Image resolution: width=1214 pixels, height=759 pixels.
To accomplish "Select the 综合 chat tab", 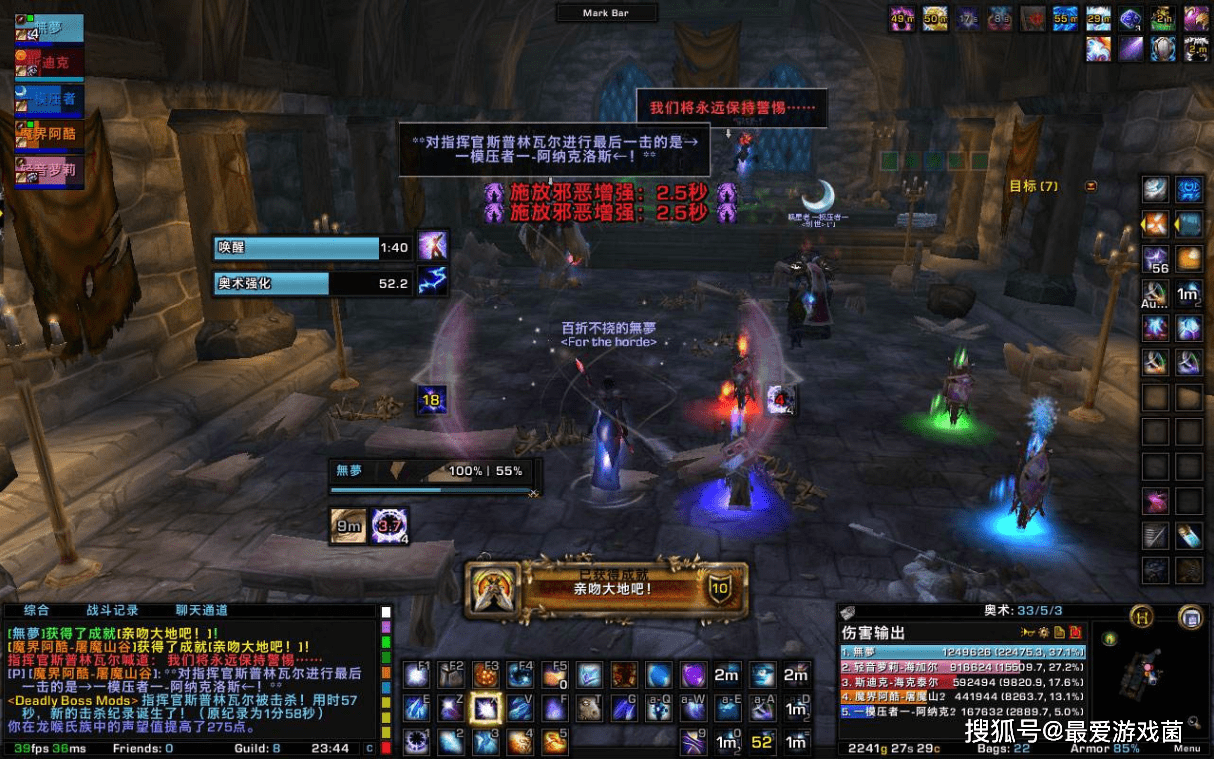I will tap(37, 610).
